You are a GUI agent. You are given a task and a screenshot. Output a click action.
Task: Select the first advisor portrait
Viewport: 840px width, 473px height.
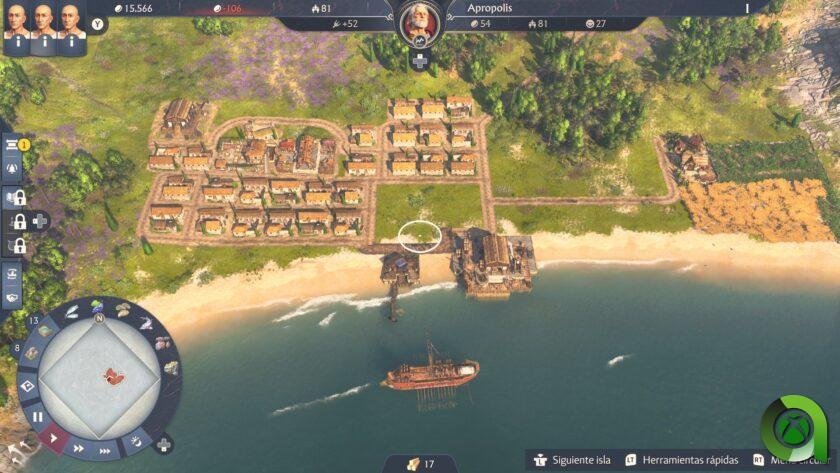tap(15, 22)
